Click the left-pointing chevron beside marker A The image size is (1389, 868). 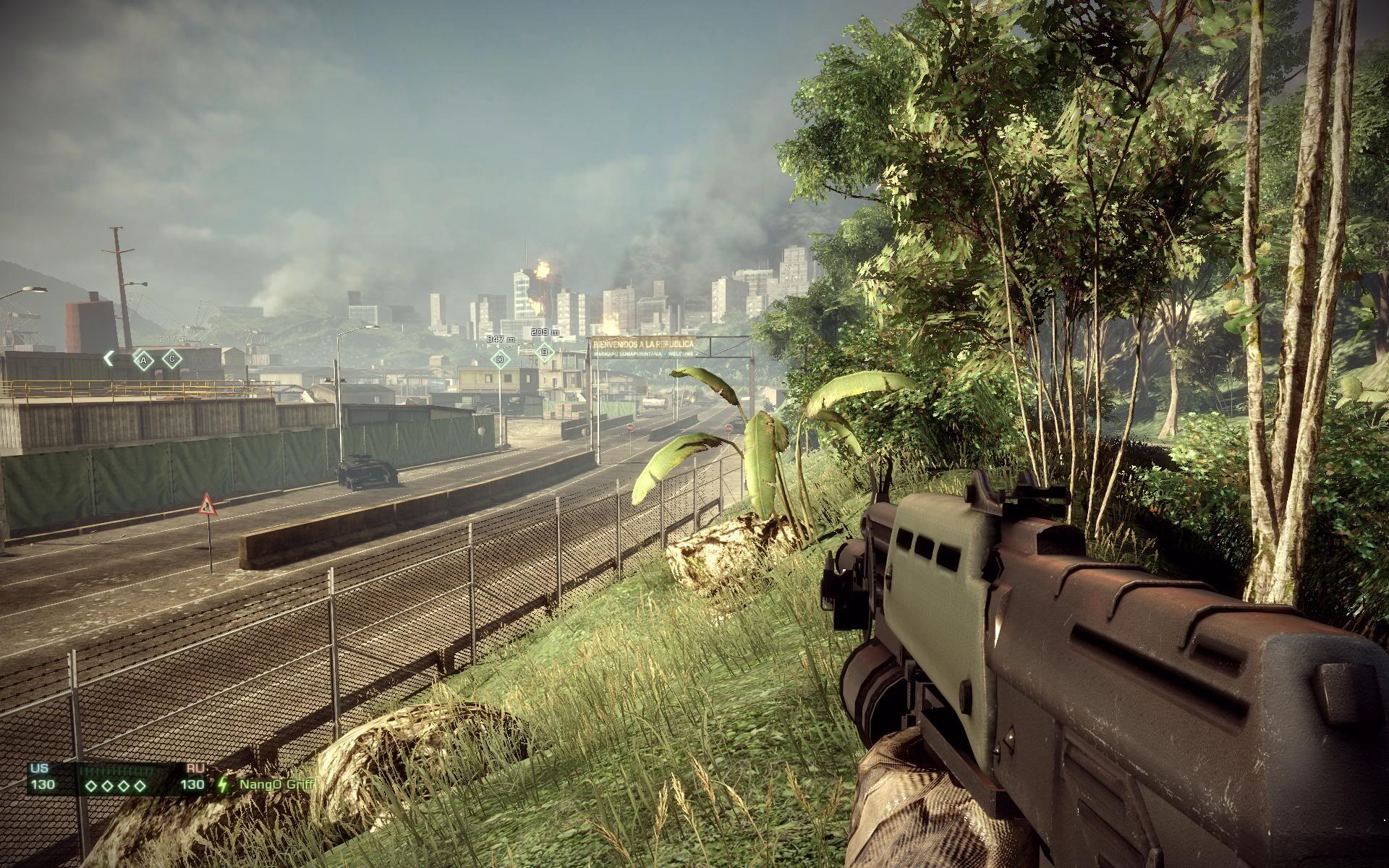[x=109, y=357]
